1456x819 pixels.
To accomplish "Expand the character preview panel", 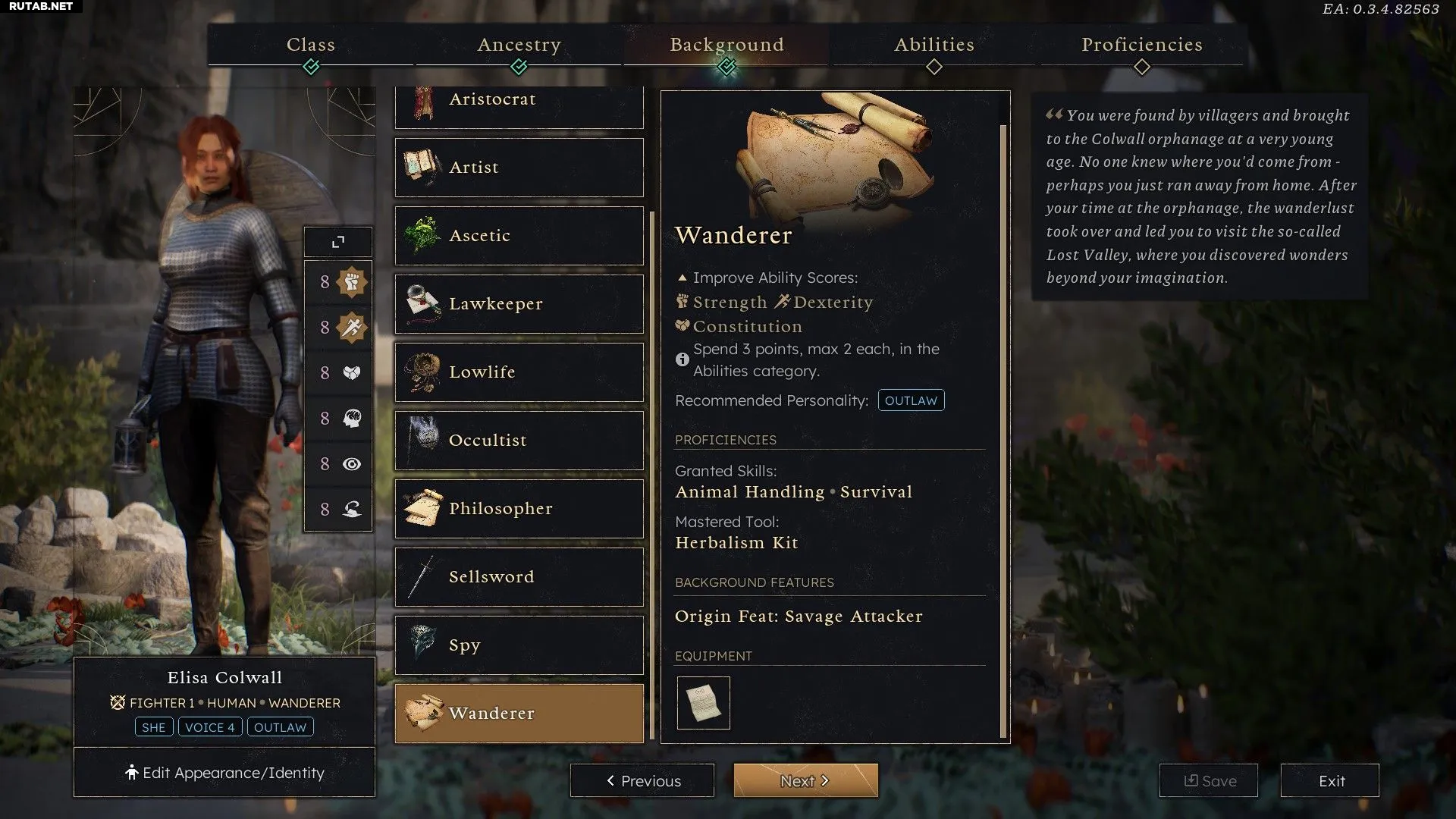I will click(x=338, y=242).
